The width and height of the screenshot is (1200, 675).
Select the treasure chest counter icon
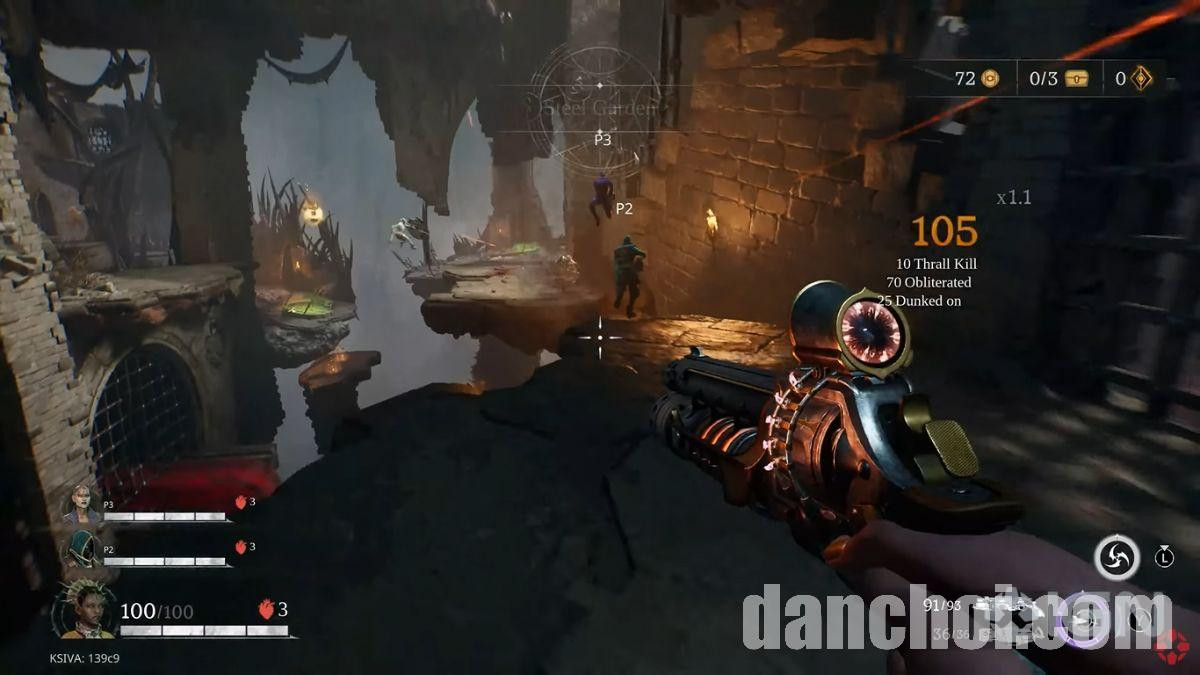1076,78
